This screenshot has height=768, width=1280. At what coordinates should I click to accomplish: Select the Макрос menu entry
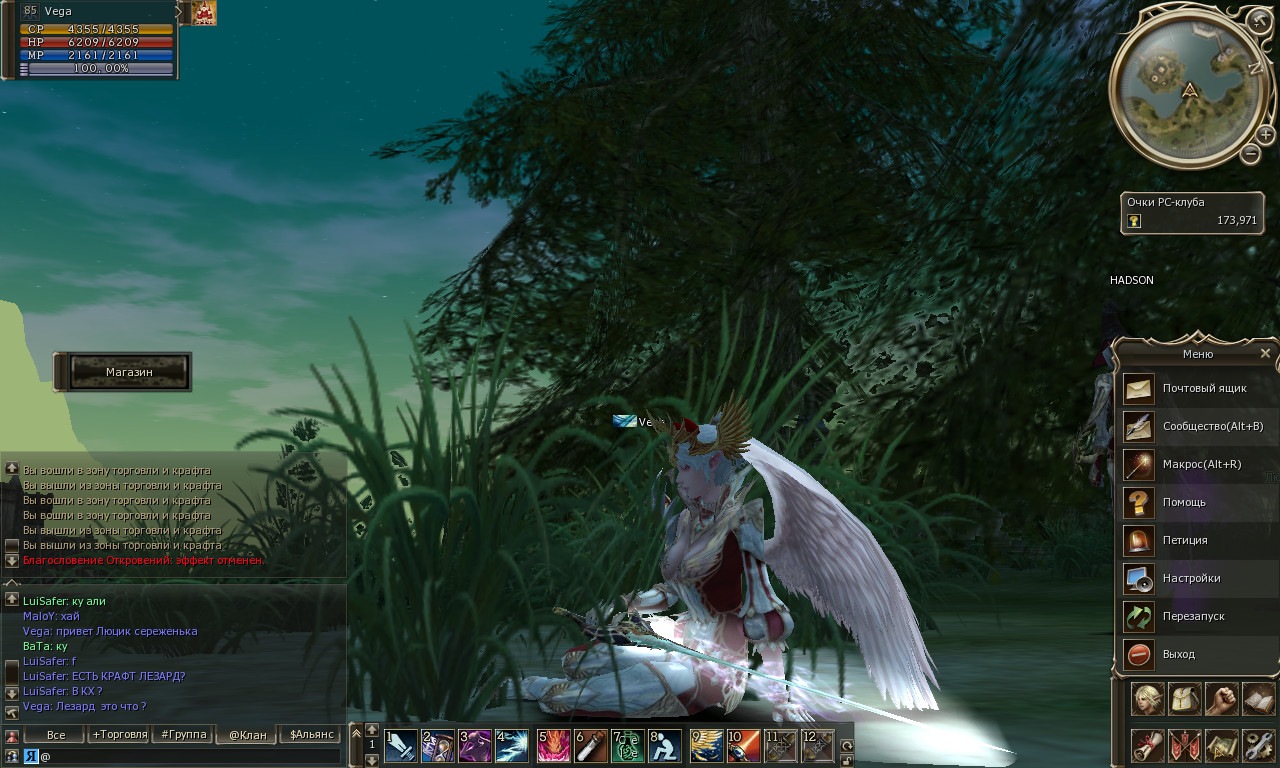1196,464
